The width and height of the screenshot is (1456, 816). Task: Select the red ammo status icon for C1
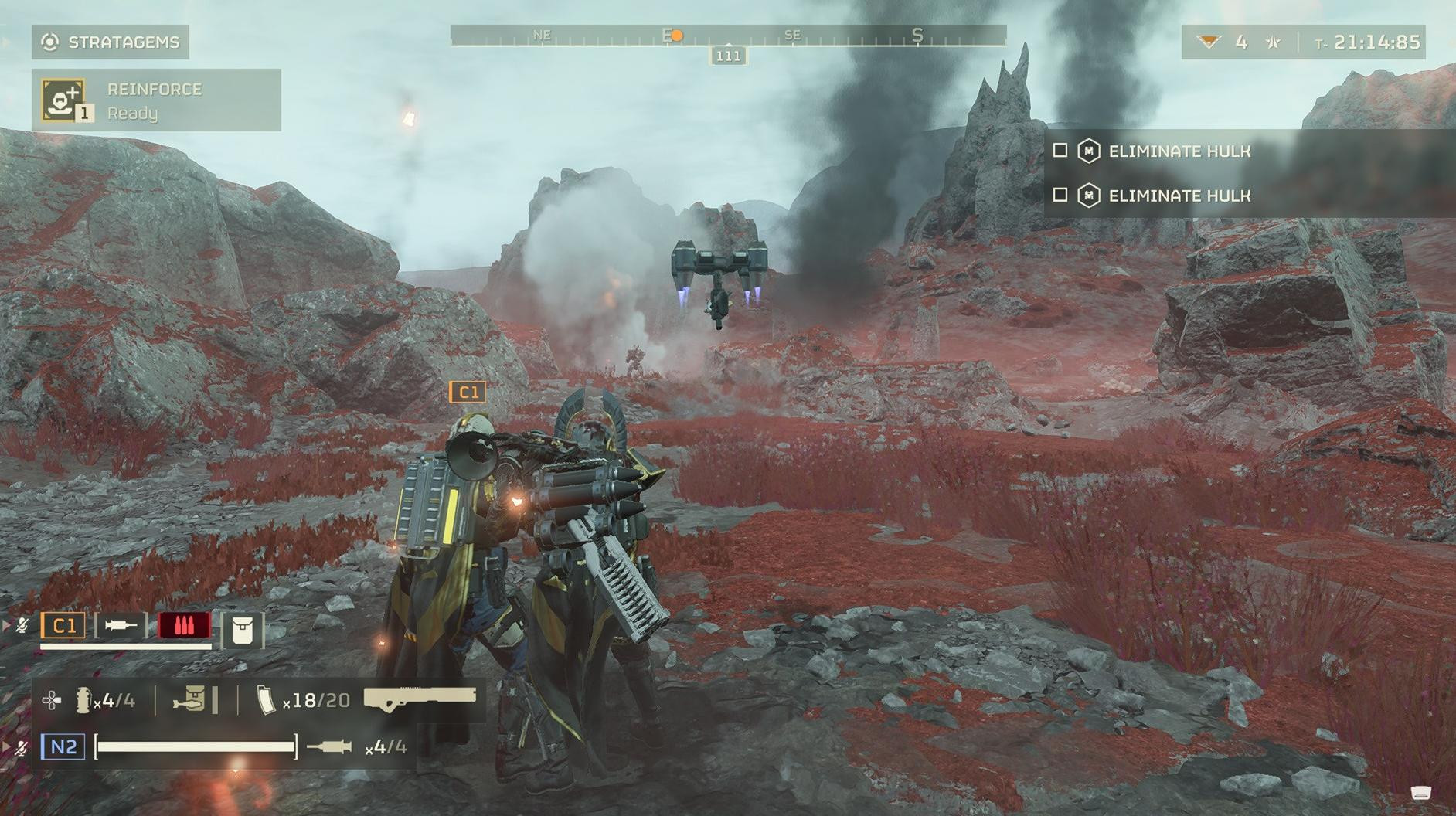[184, 625]
